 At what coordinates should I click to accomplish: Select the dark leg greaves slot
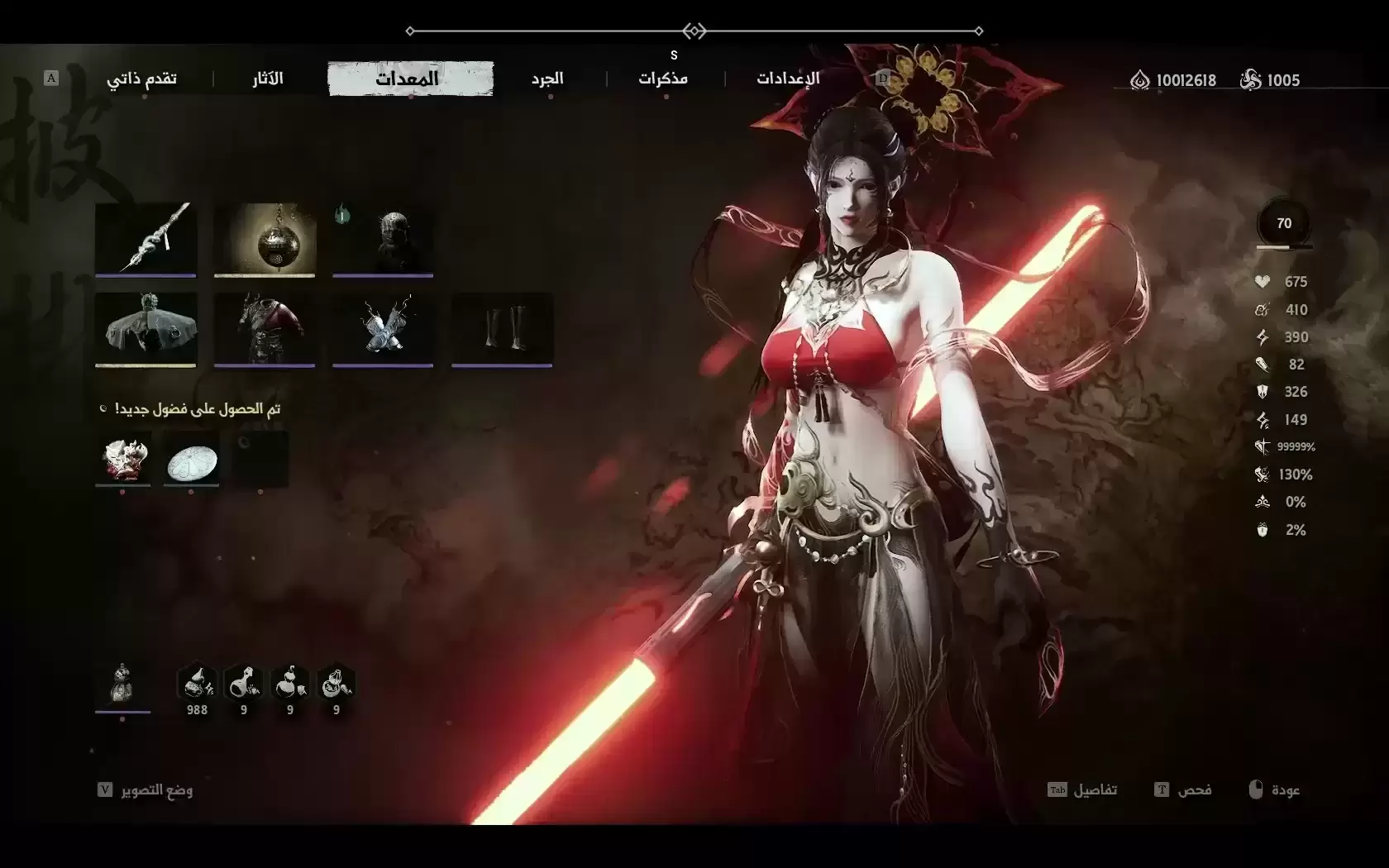tap(502, 328)
